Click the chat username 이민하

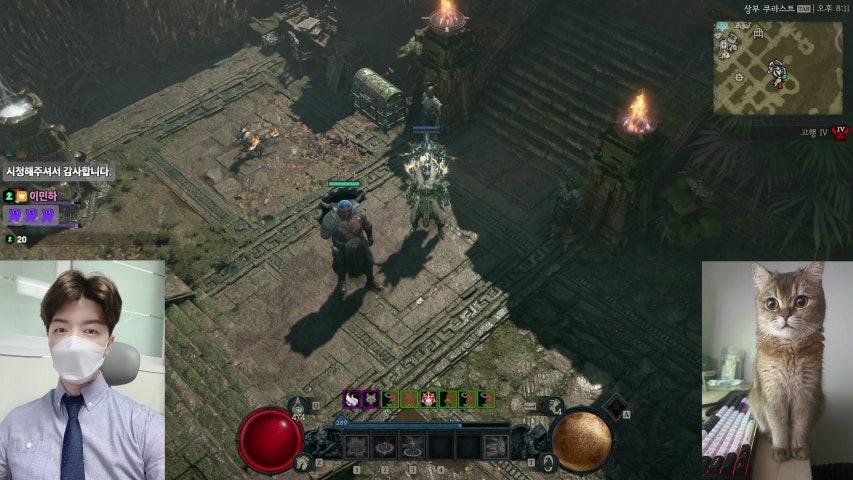(x=45, y=196)
